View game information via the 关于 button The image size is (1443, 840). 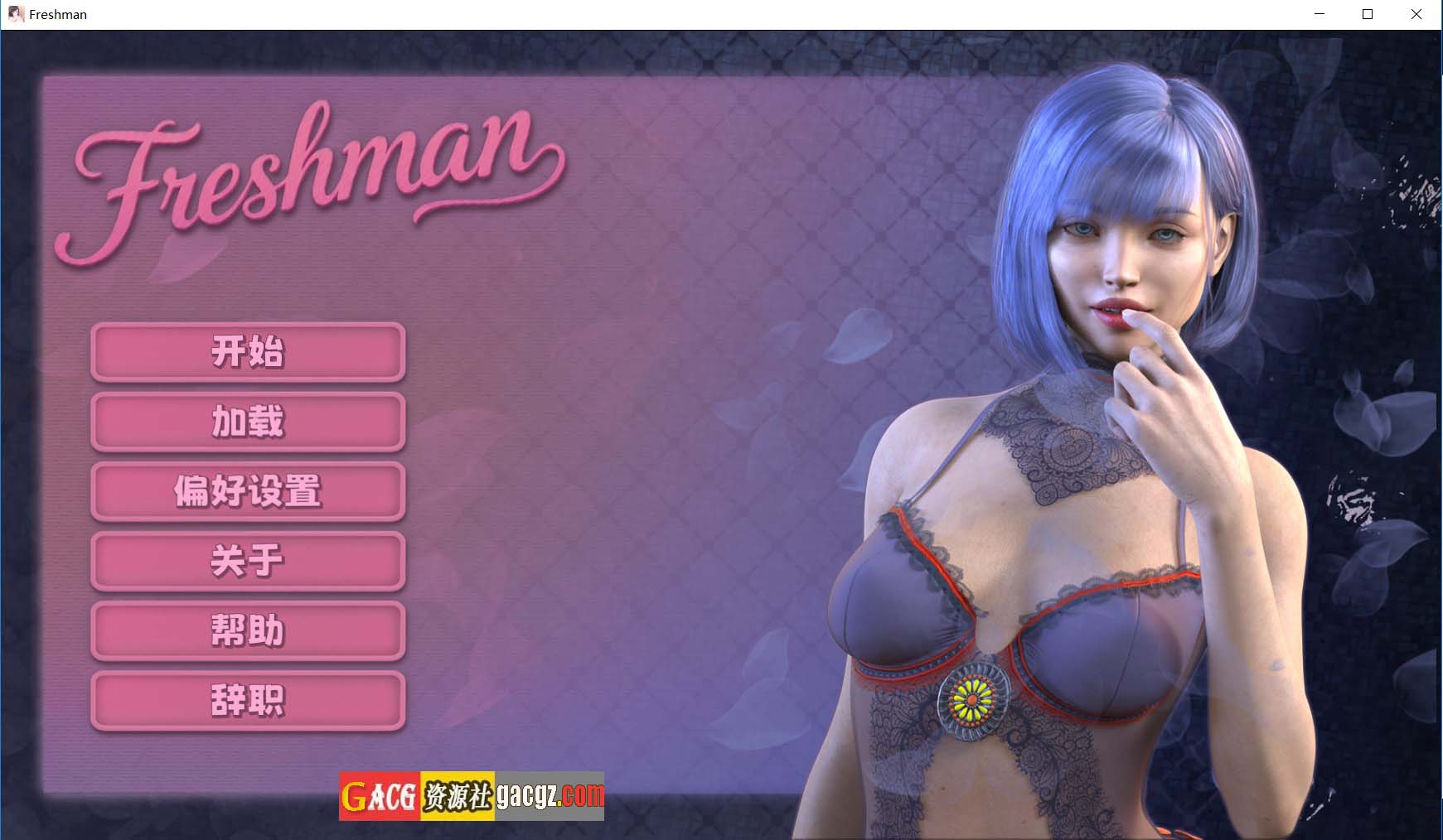[x=247, y=562]
